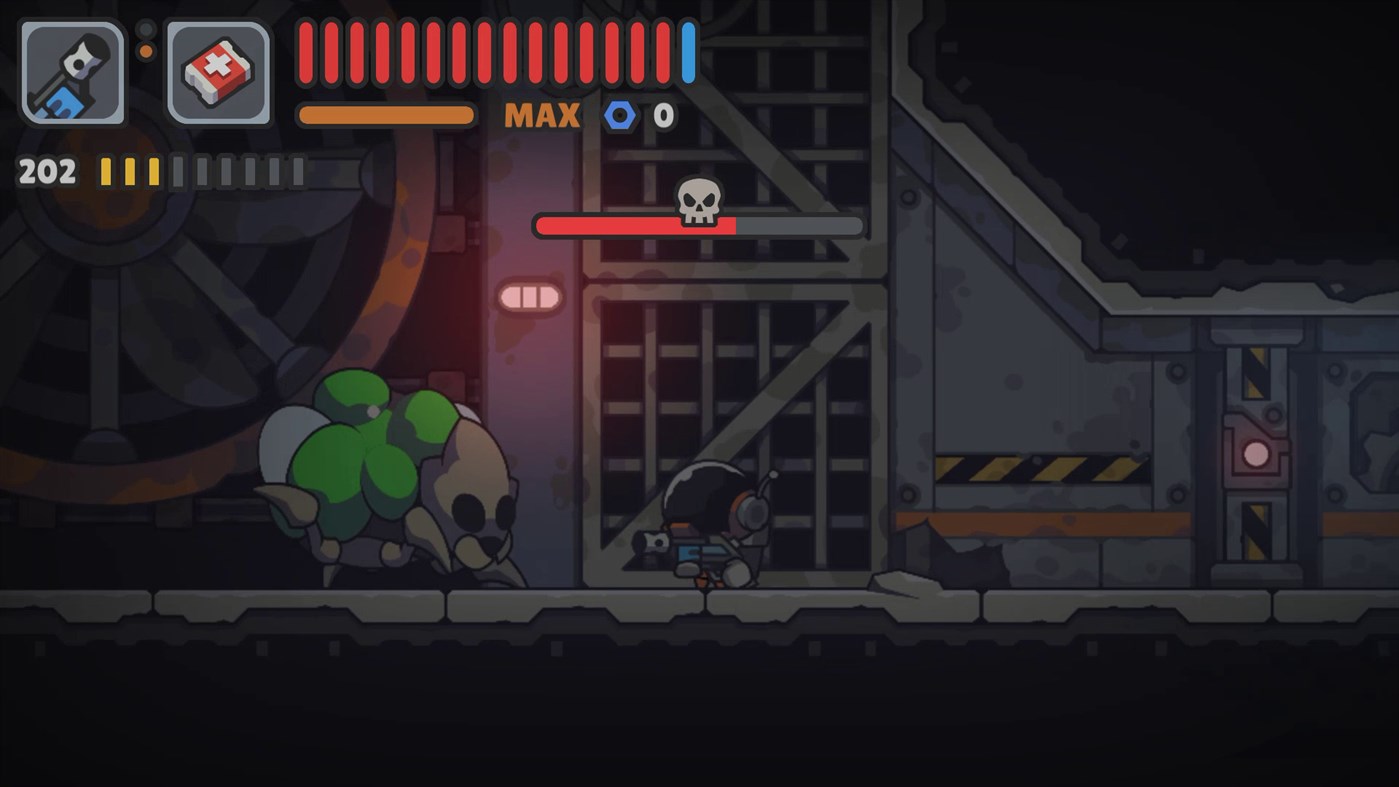
Task: Click the blue segment of the health bar
Action: pos(686,50)
